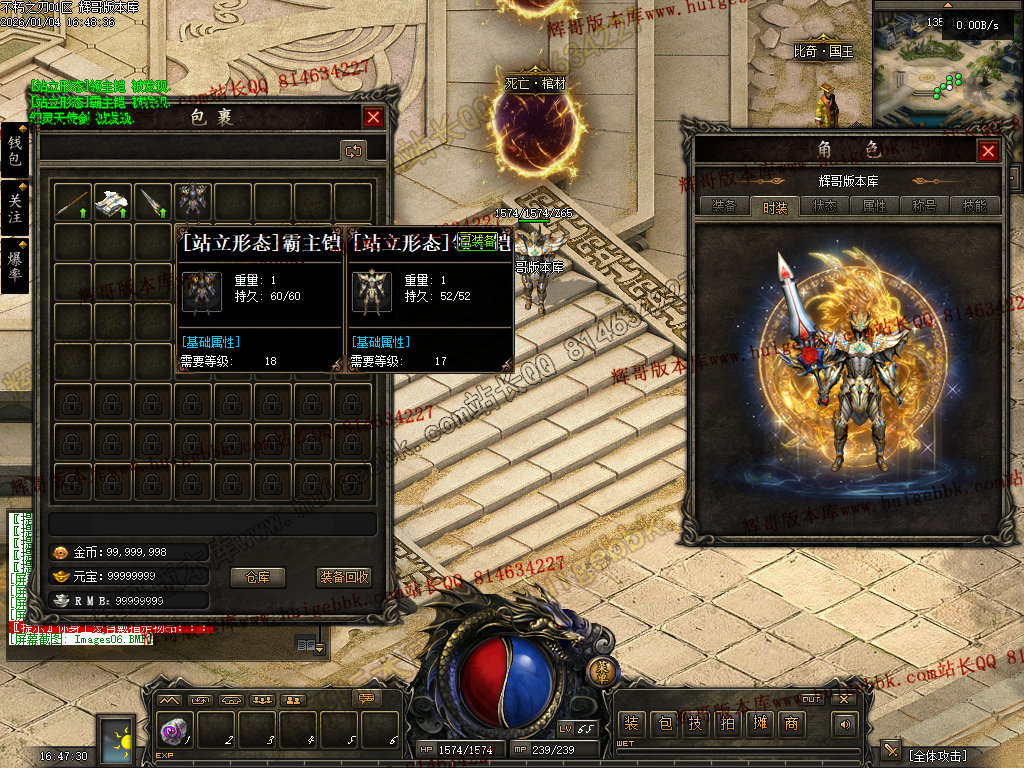The image size is (1024, 768).
Task: Switch to the 装备 equipment tab
Action: point(724,206)
